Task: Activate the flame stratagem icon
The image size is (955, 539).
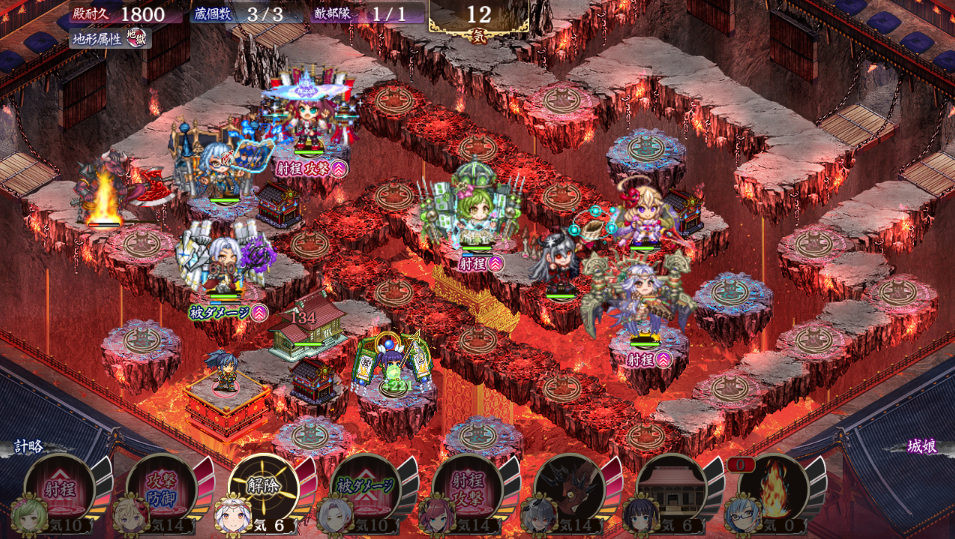Action: pos(772,487)
